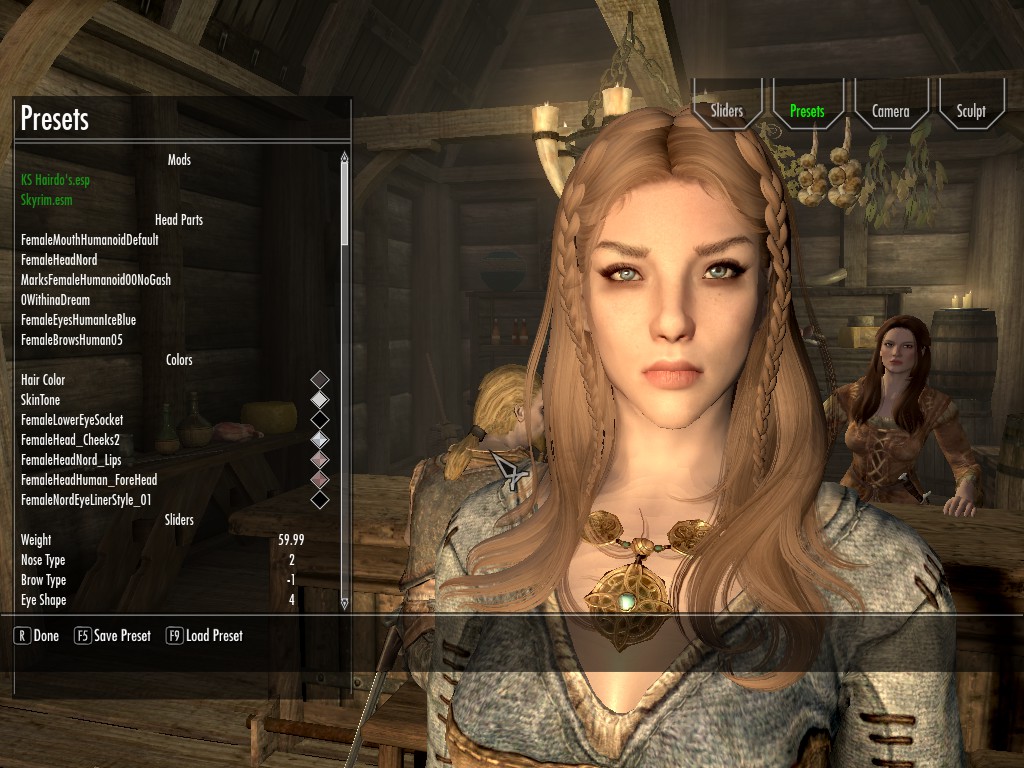Open the Presets tab
The image size is (1024, 768).
(x=807, y=111)
